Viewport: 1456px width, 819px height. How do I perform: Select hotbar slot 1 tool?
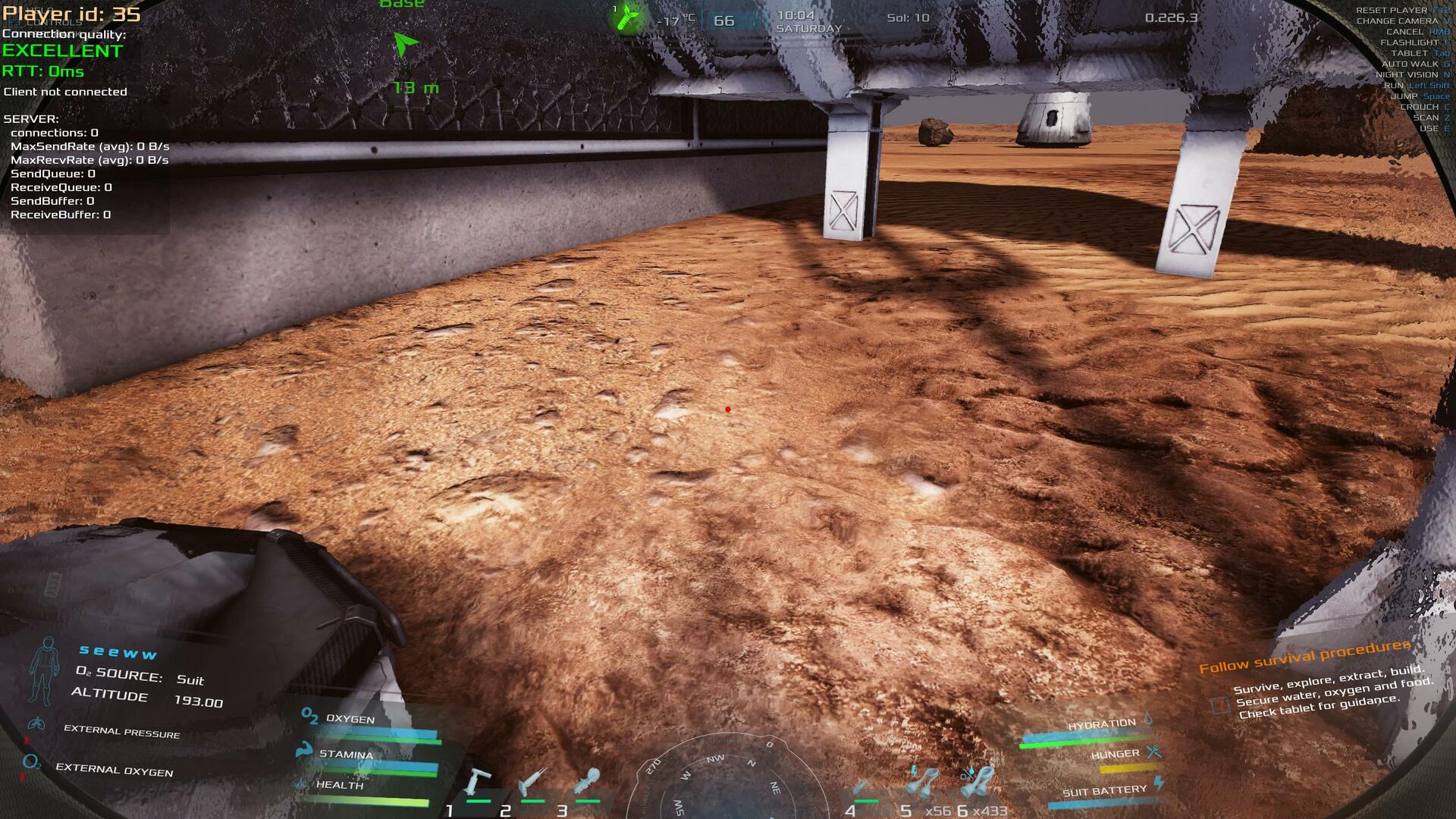tap(478, 783)
